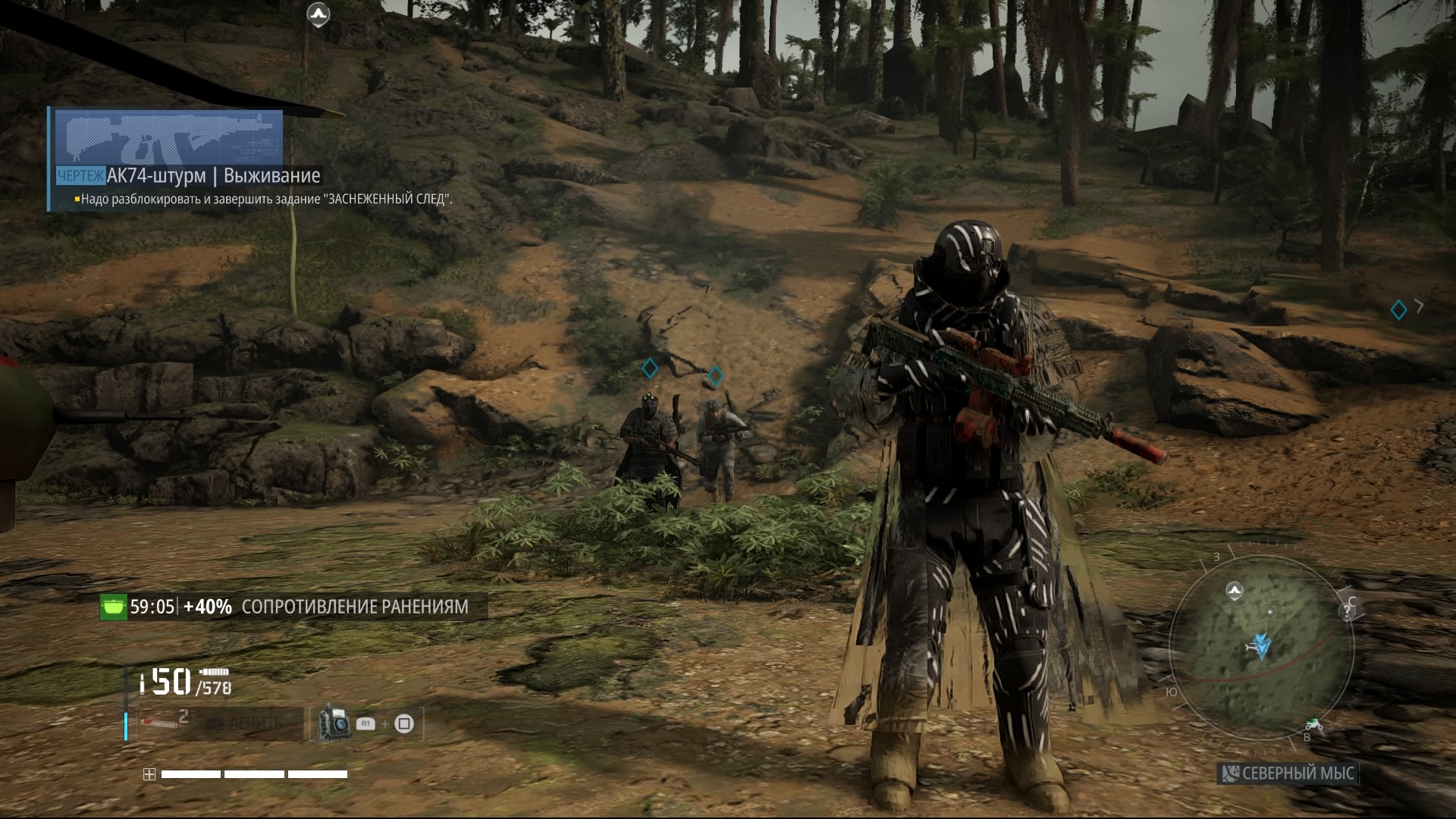Select the drone gadget icon
Screen dimensions: 1456x819
click(334, 723)
